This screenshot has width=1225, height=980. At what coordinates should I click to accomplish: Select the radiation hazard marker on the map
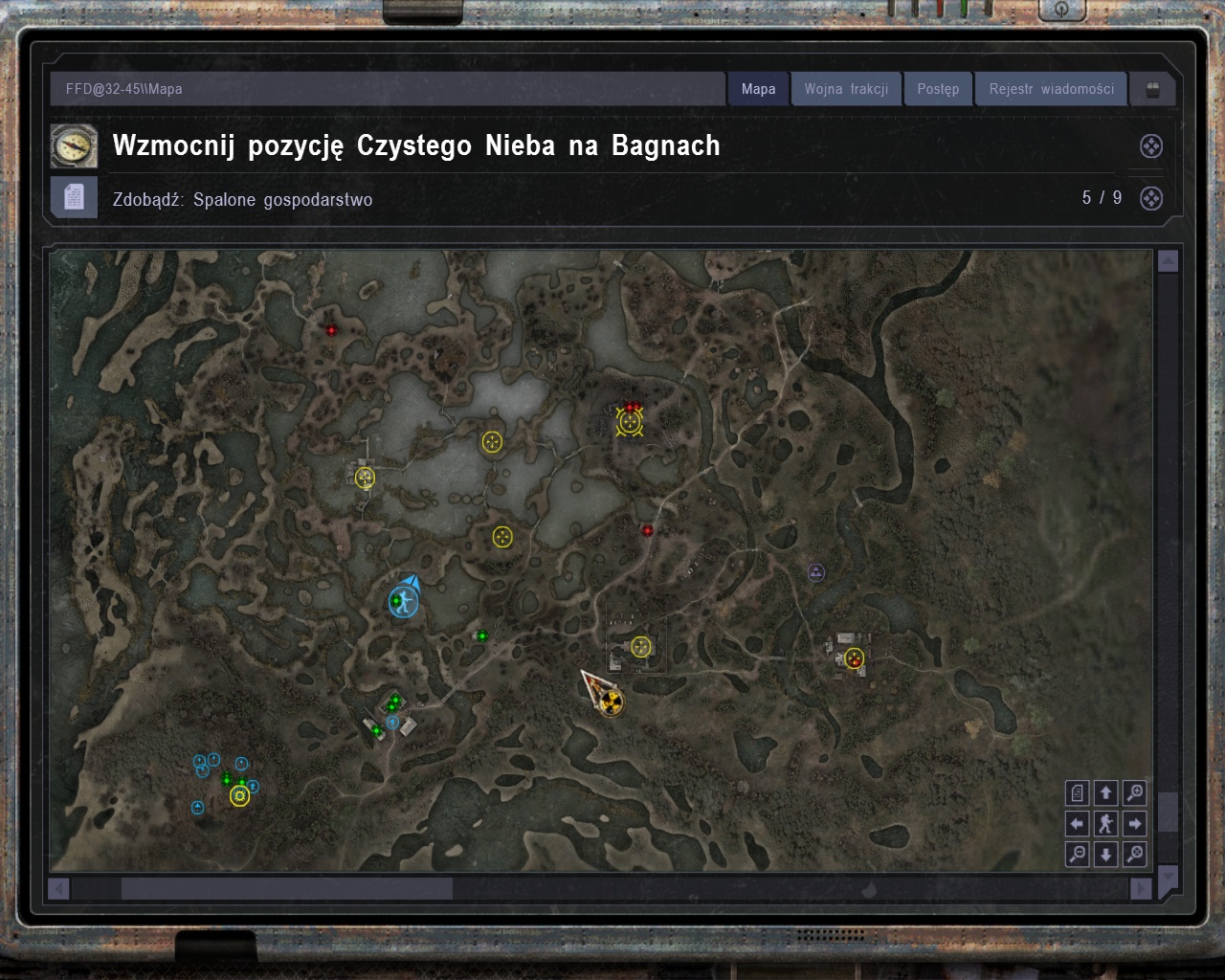pos(611,703)
